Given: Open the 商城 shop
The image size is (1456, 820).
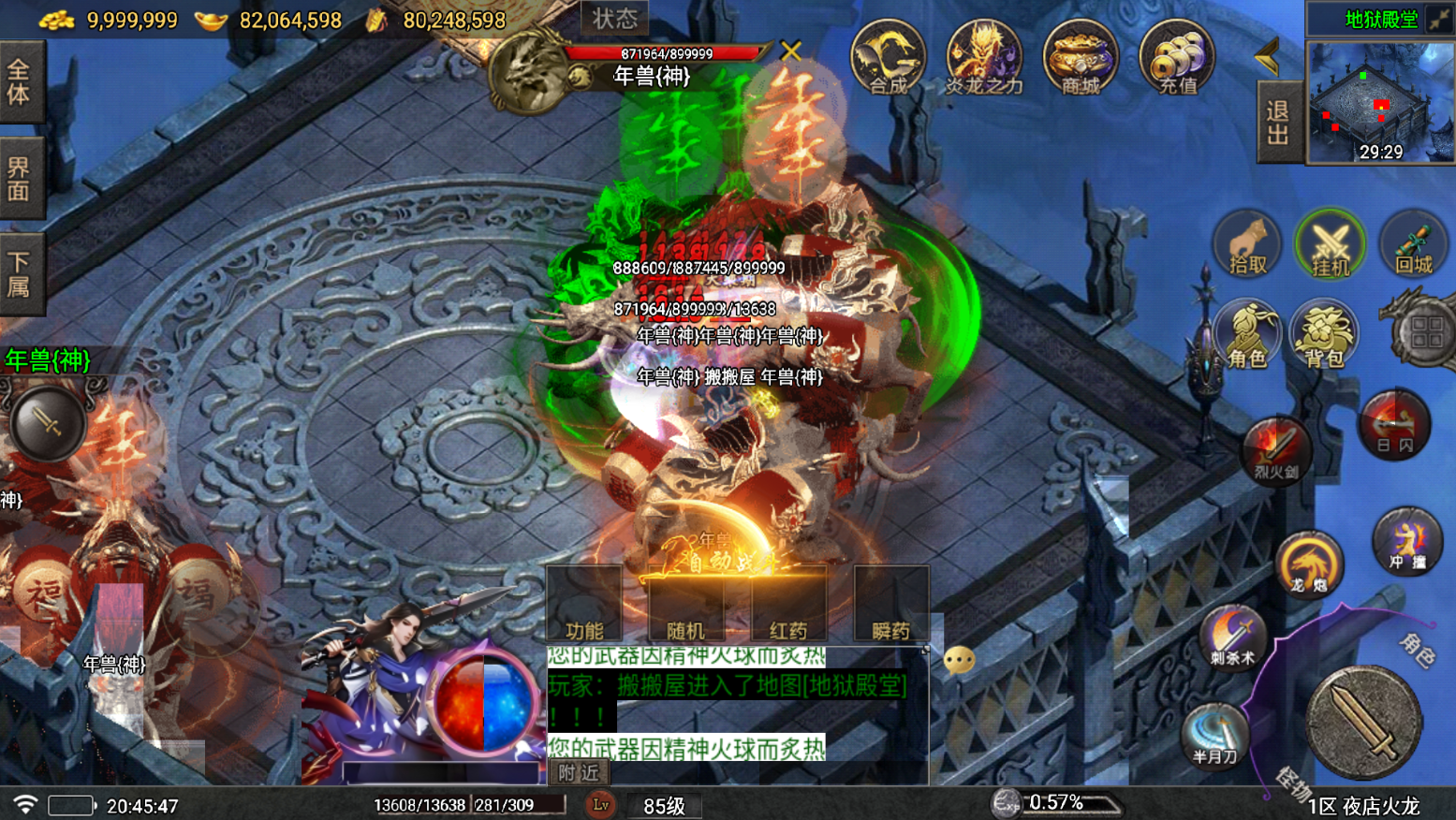Looking at the screenshot, I should click(1080, 58).
